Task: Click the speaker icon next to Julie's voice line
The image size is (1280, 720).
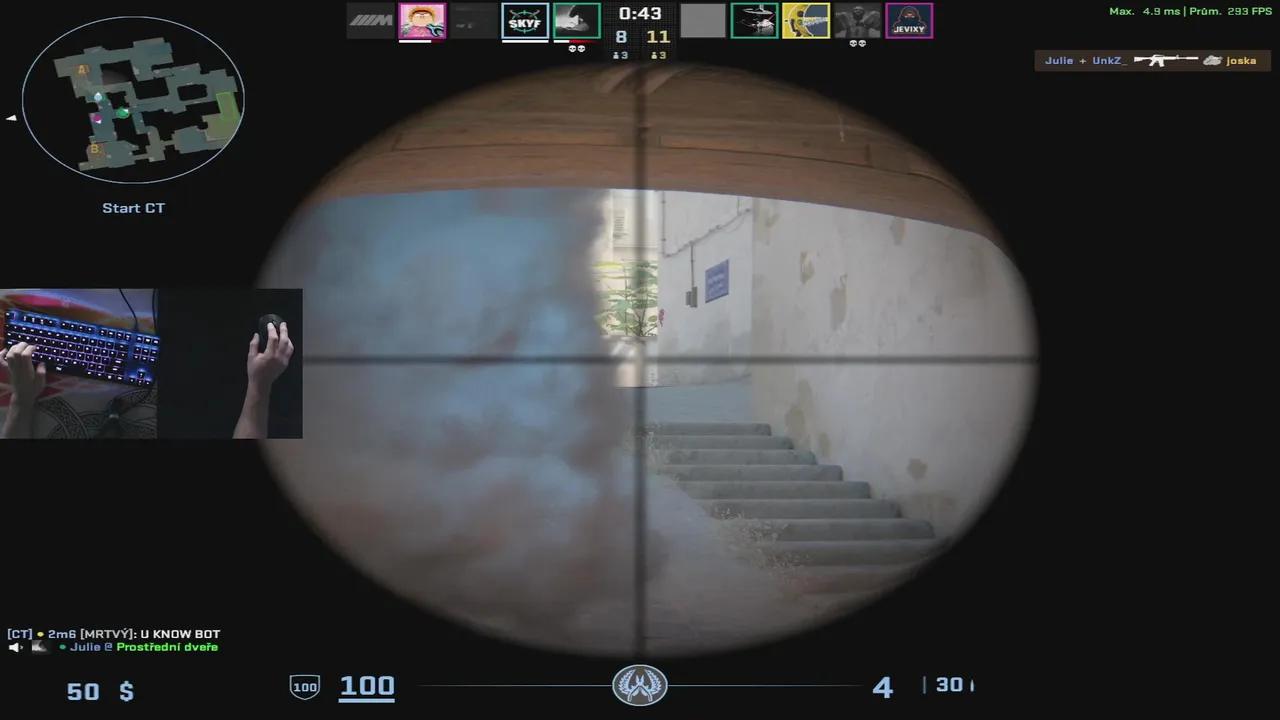Action: 14,647
